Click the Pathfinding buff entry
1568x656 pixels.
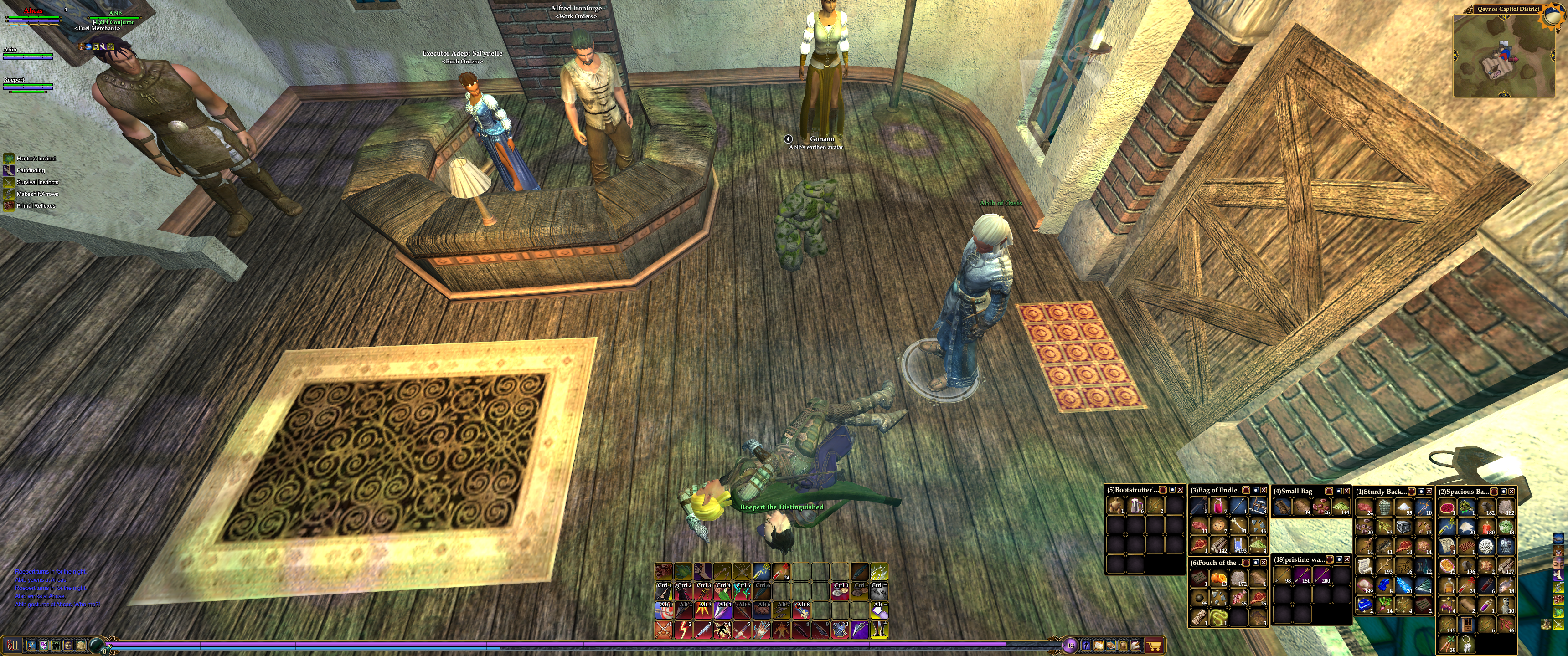(x=31, y=170)
